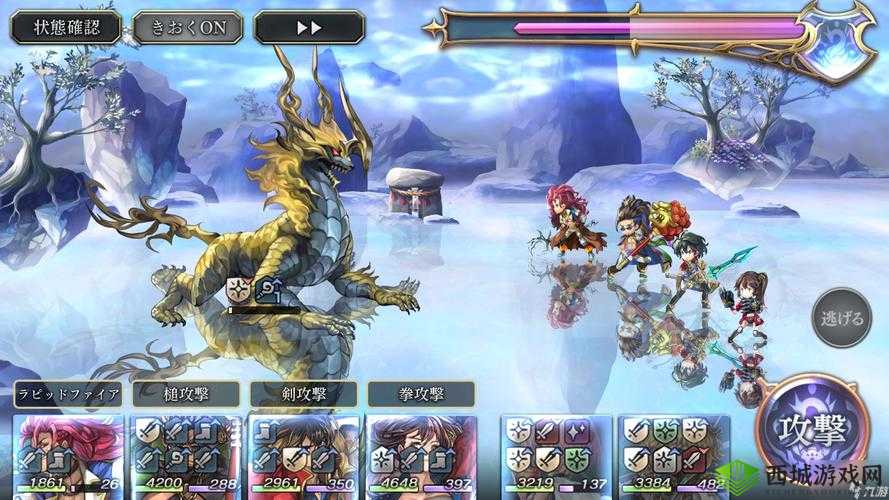Viewport: 889px width, 500px height.
Task: Toggle the きおくON memory button
Action: click(188, 27)
